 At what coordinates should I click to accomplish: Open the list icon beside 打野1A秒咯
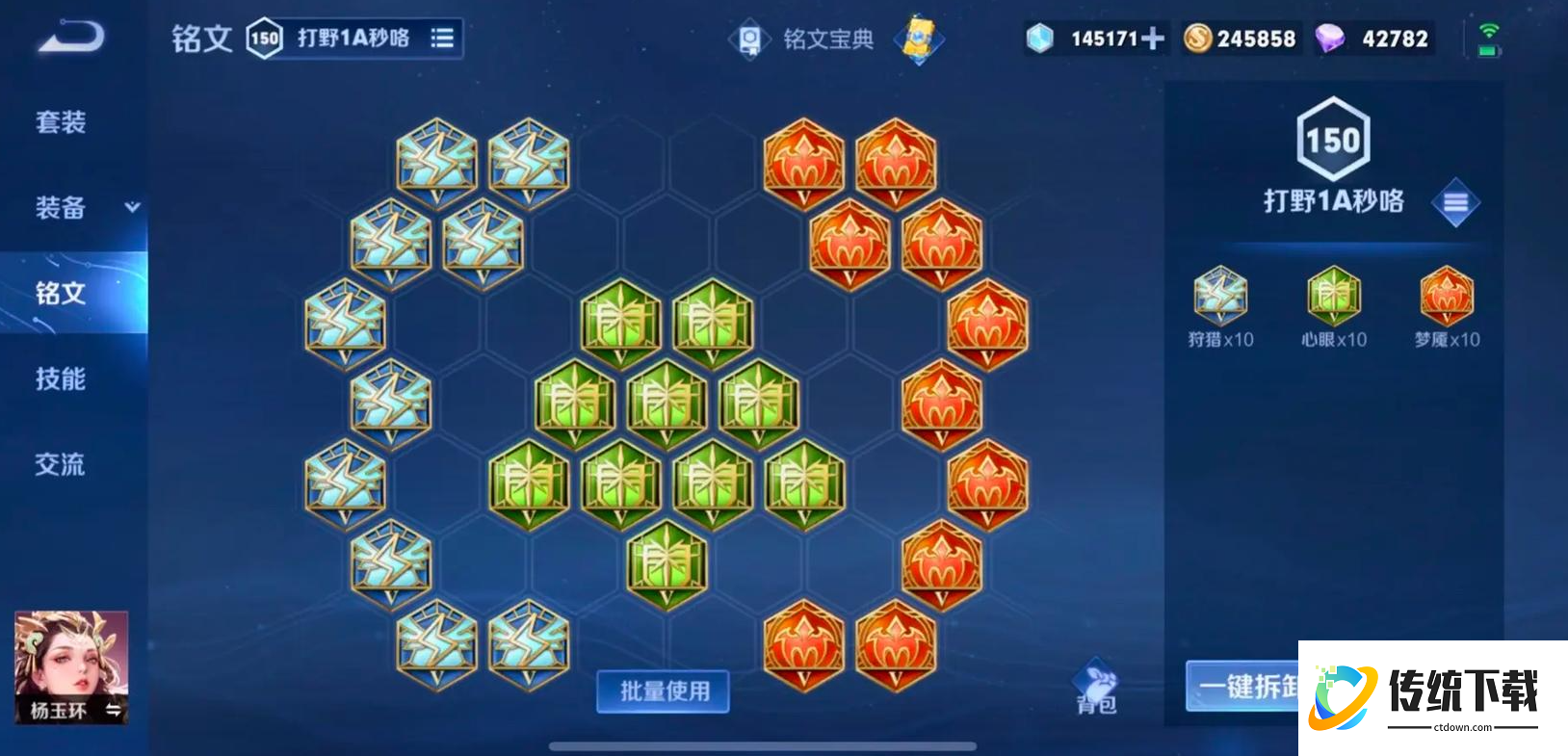[x=441, y=39]
